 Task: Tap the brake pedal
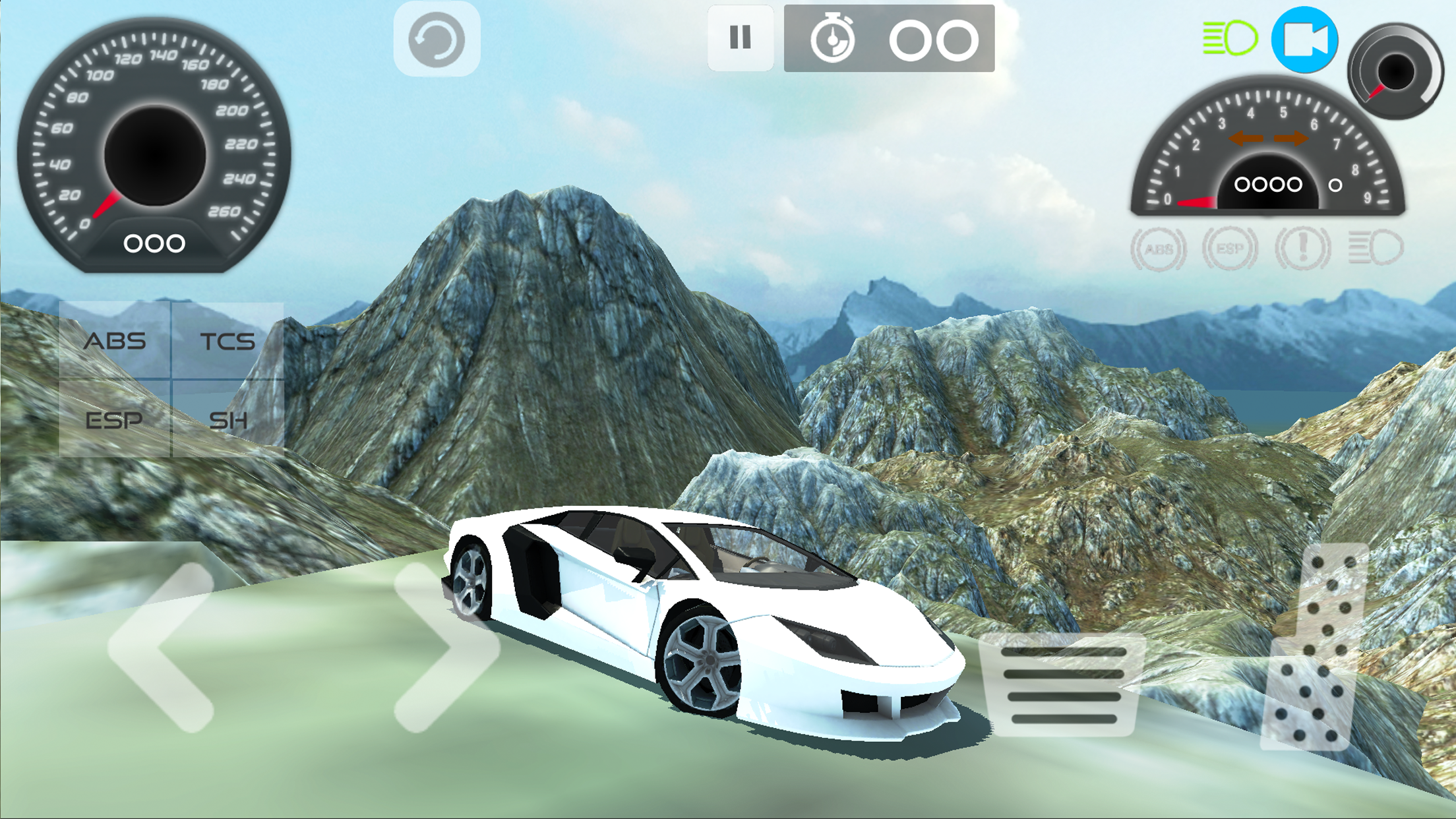pyautogui.click(x=1063, y=684)
